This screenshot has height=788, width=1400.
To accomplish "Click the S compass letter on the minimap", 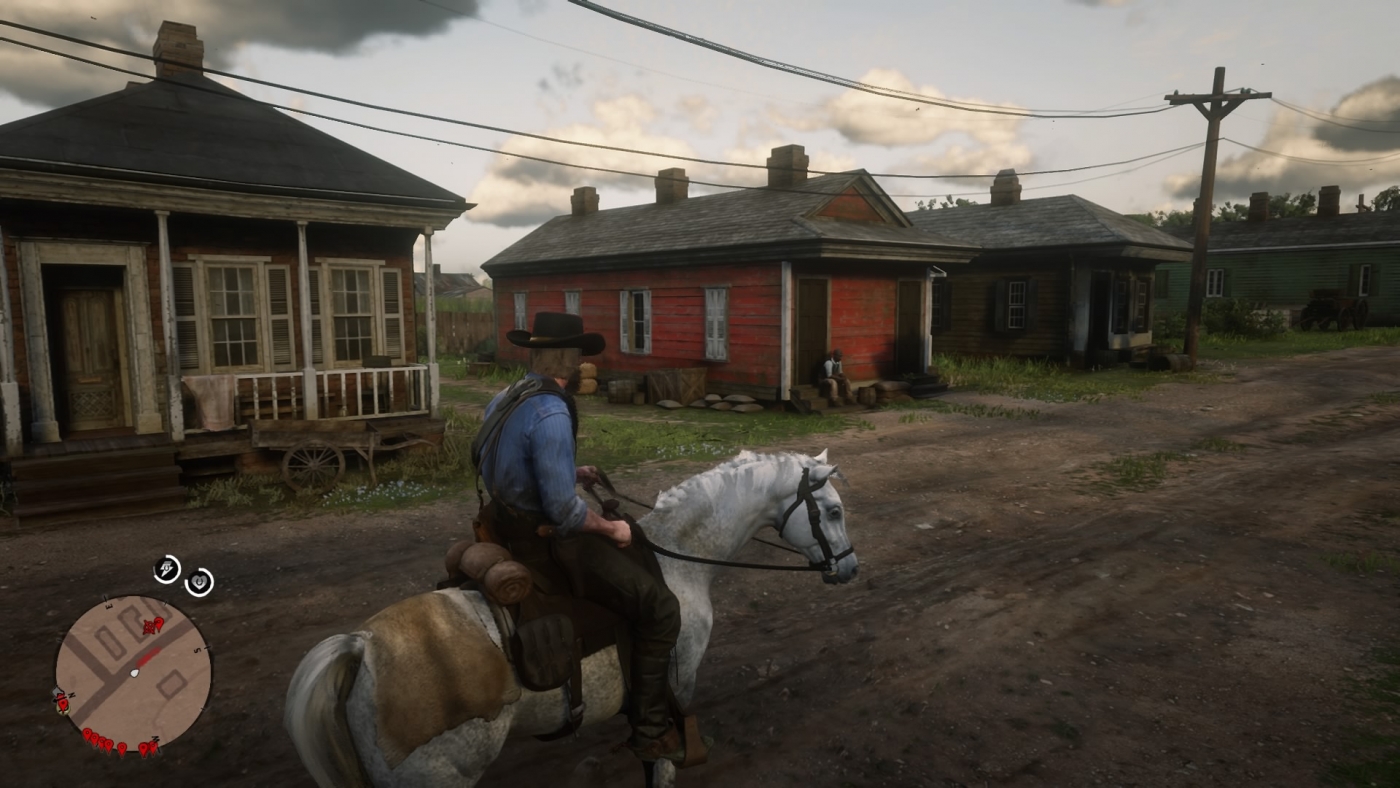I will (x=196, y=651).
